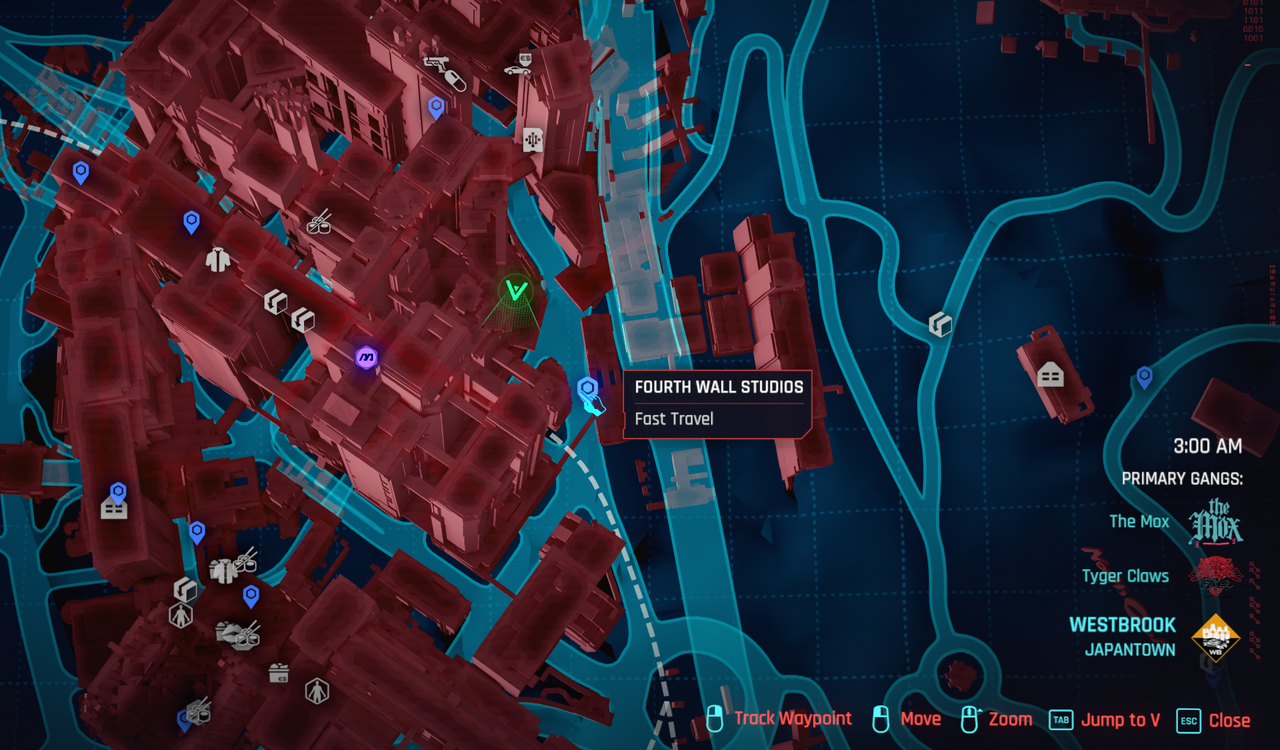
Task: Select the pill-shaped medpoint map icon
Action: pyautogui.click(x=455, y=81)
